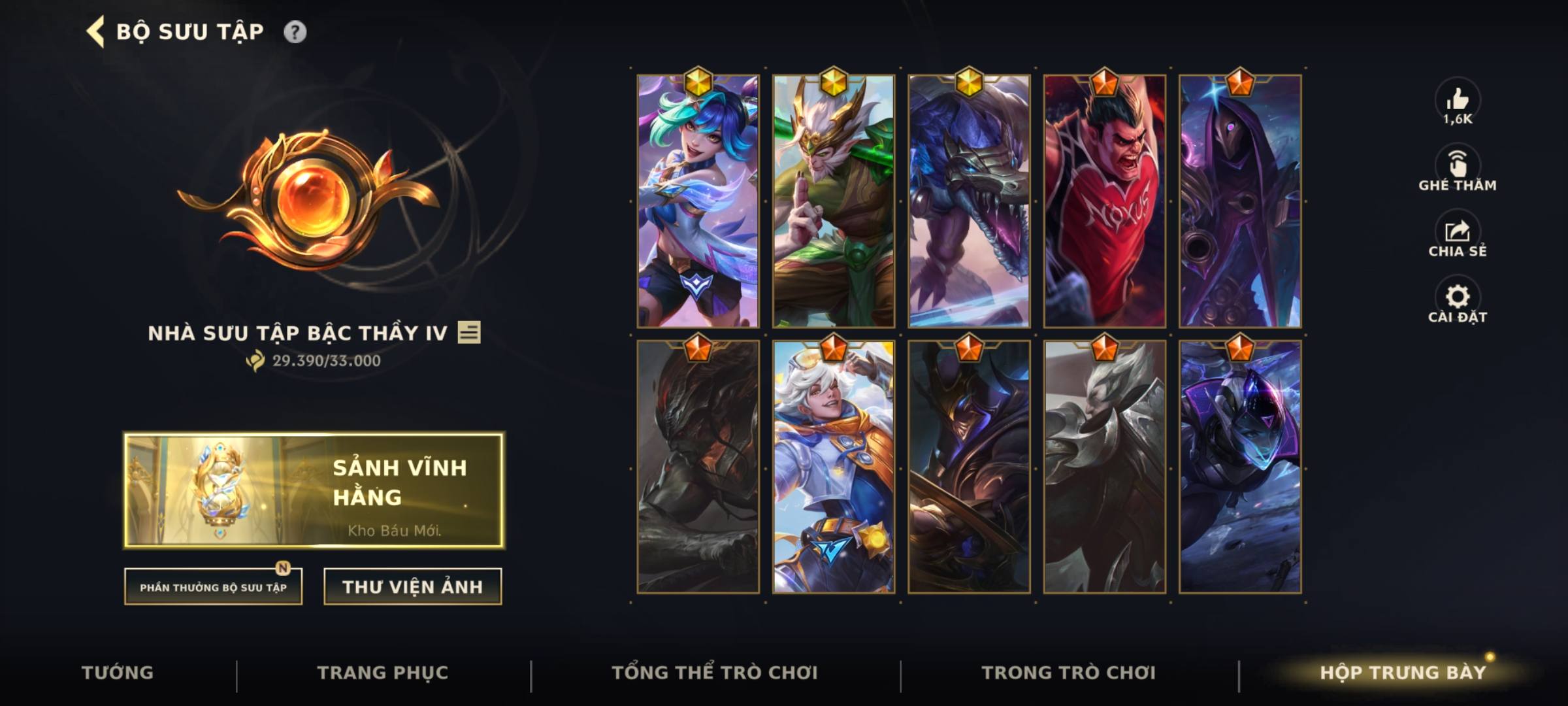Click the back arrow beside BỘ SƯU TẬP

95,29
